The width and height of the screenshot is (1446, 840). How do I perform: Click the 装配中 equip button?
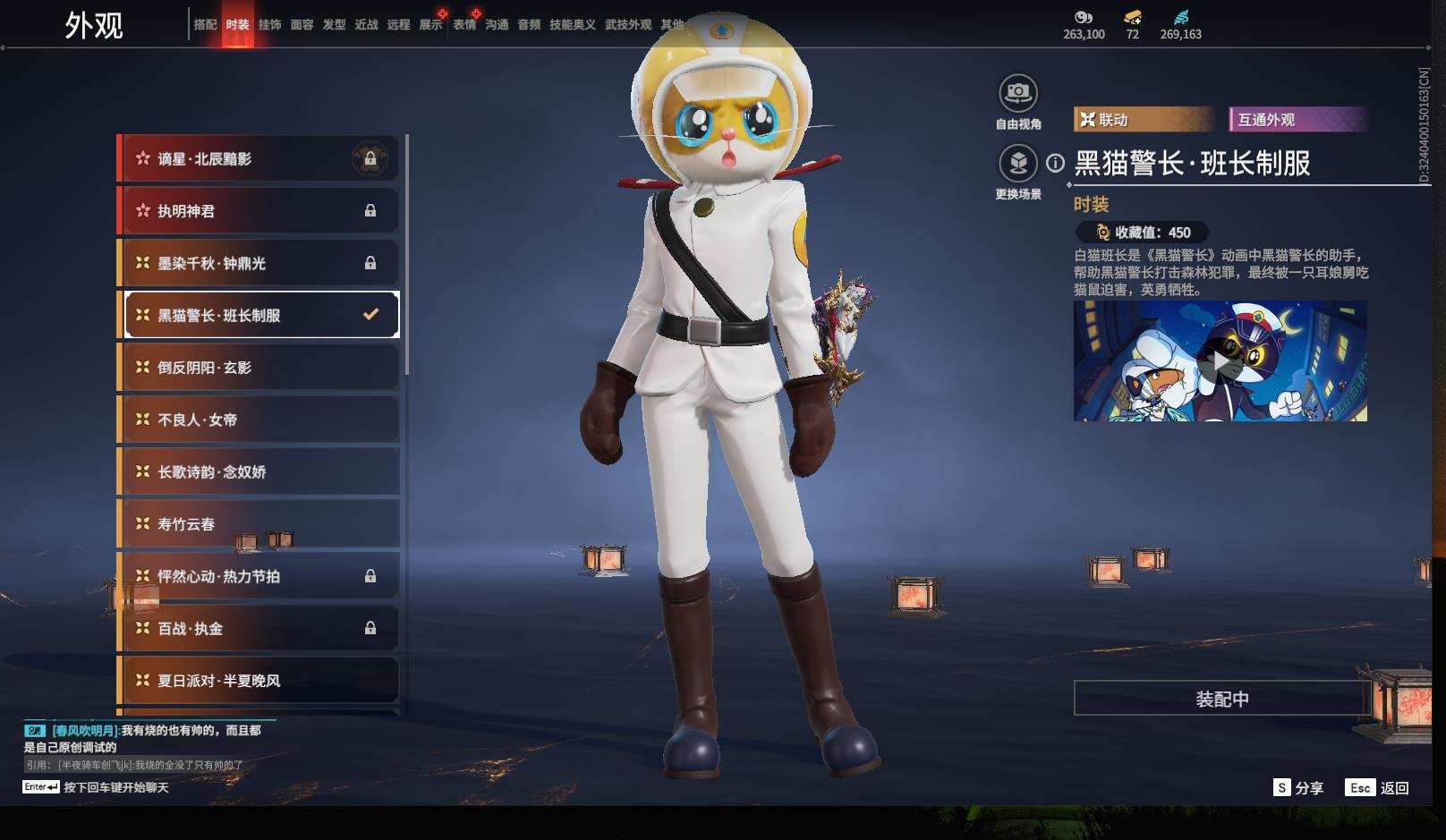[x=1221, y=699]
